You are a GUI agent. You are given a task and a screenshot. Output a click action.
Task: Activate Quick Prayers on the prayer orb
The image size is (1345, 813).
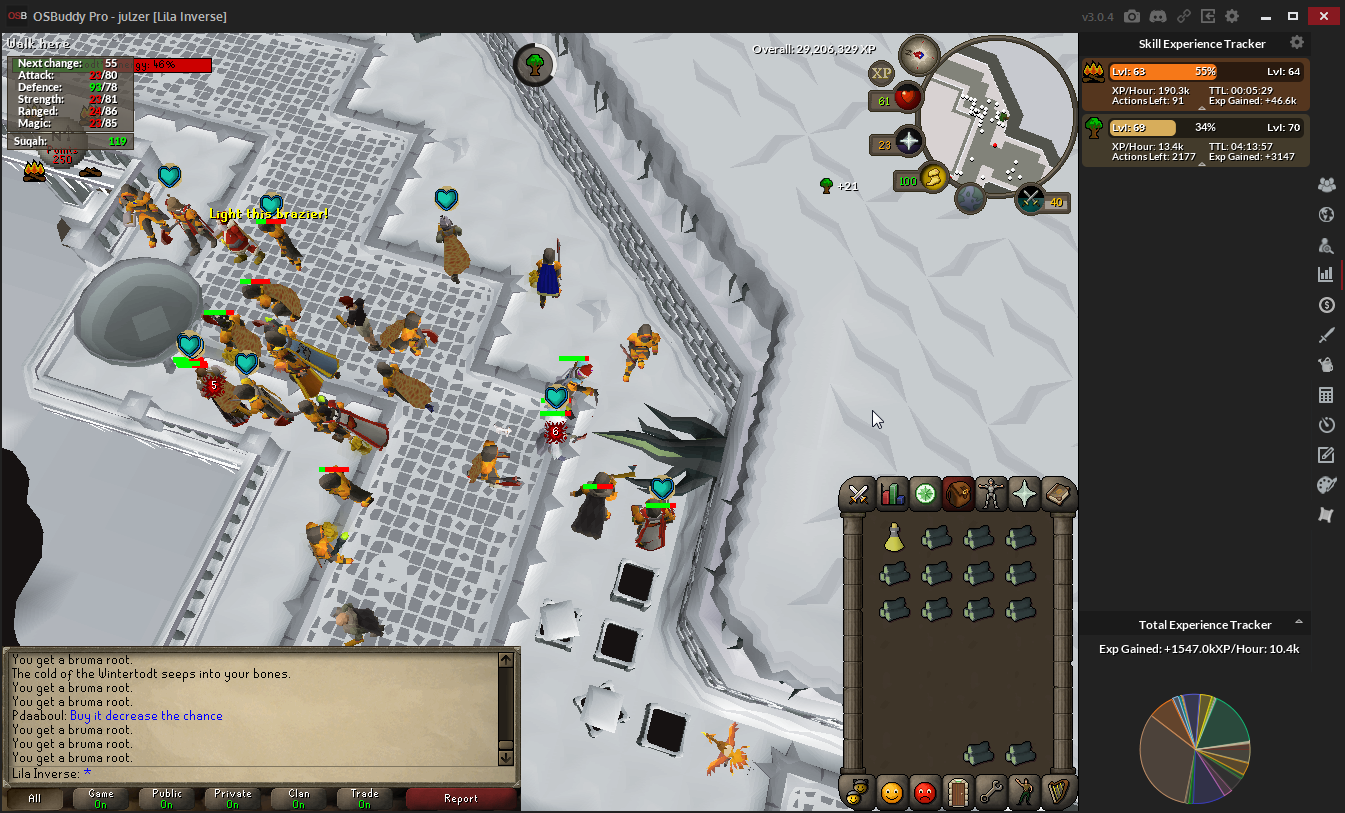click(x=908, y=142)
